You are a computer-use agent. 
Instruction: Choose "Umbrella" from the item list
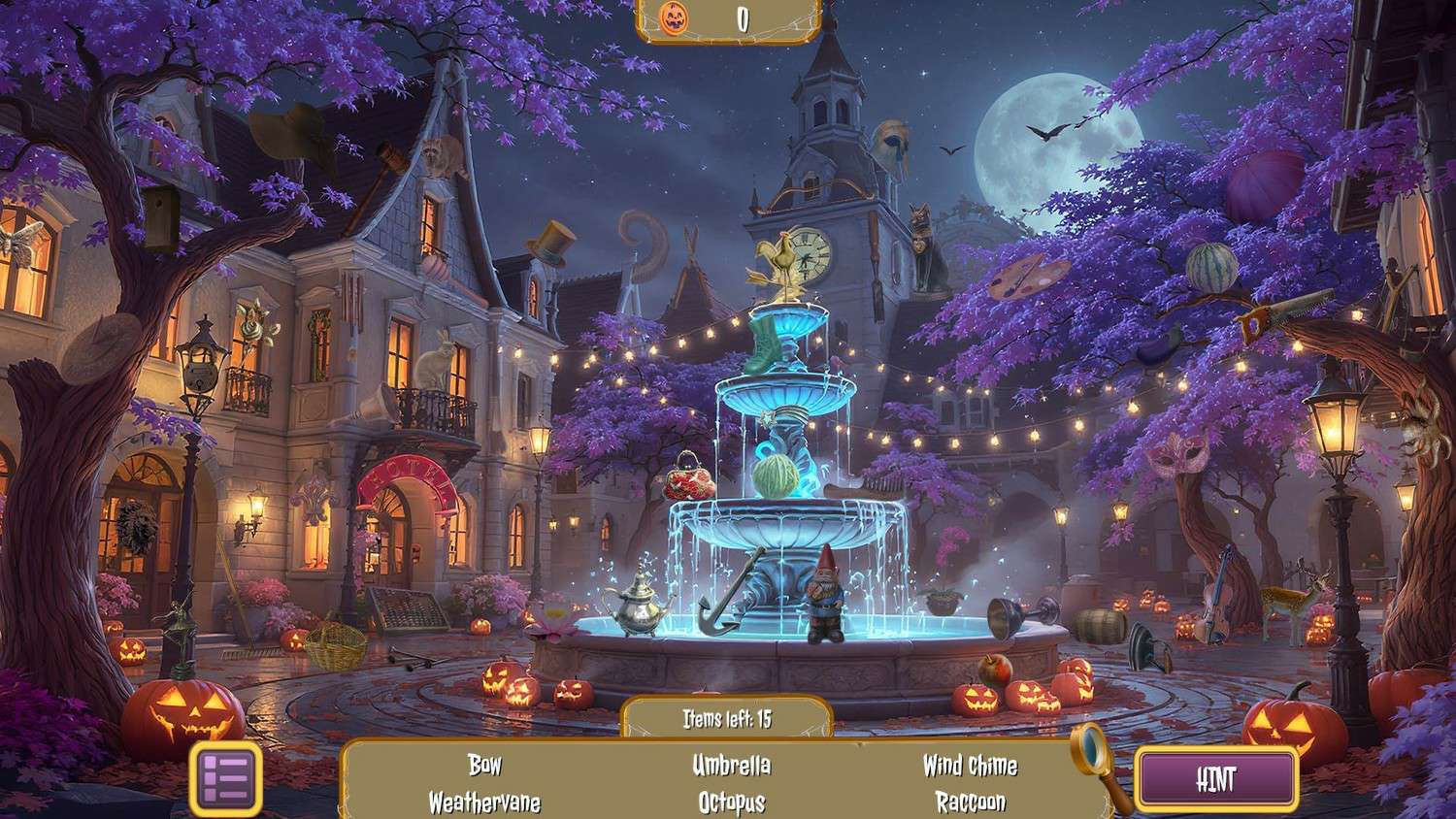point(731,765)
